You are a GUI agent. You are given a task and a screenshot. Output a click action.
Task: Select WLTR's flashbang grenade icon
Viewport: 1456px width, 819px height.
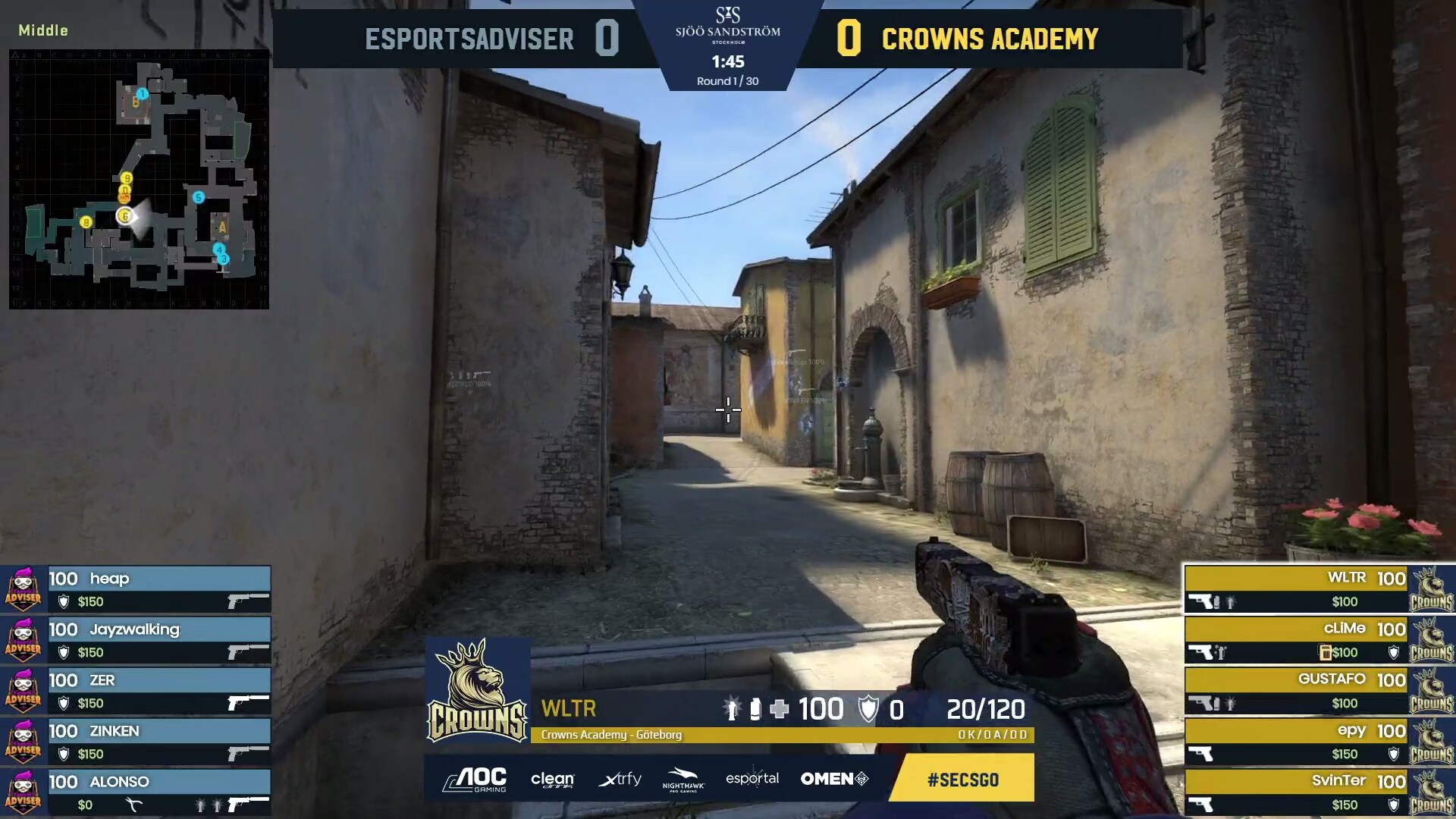click(1229, 603)
